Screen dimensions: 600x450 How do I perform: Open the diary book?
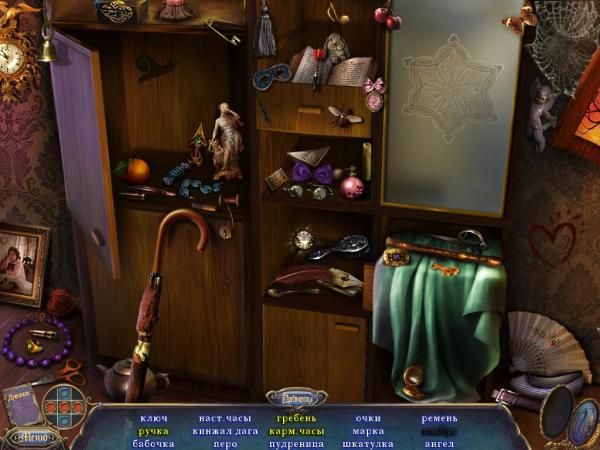coord(22,405)
